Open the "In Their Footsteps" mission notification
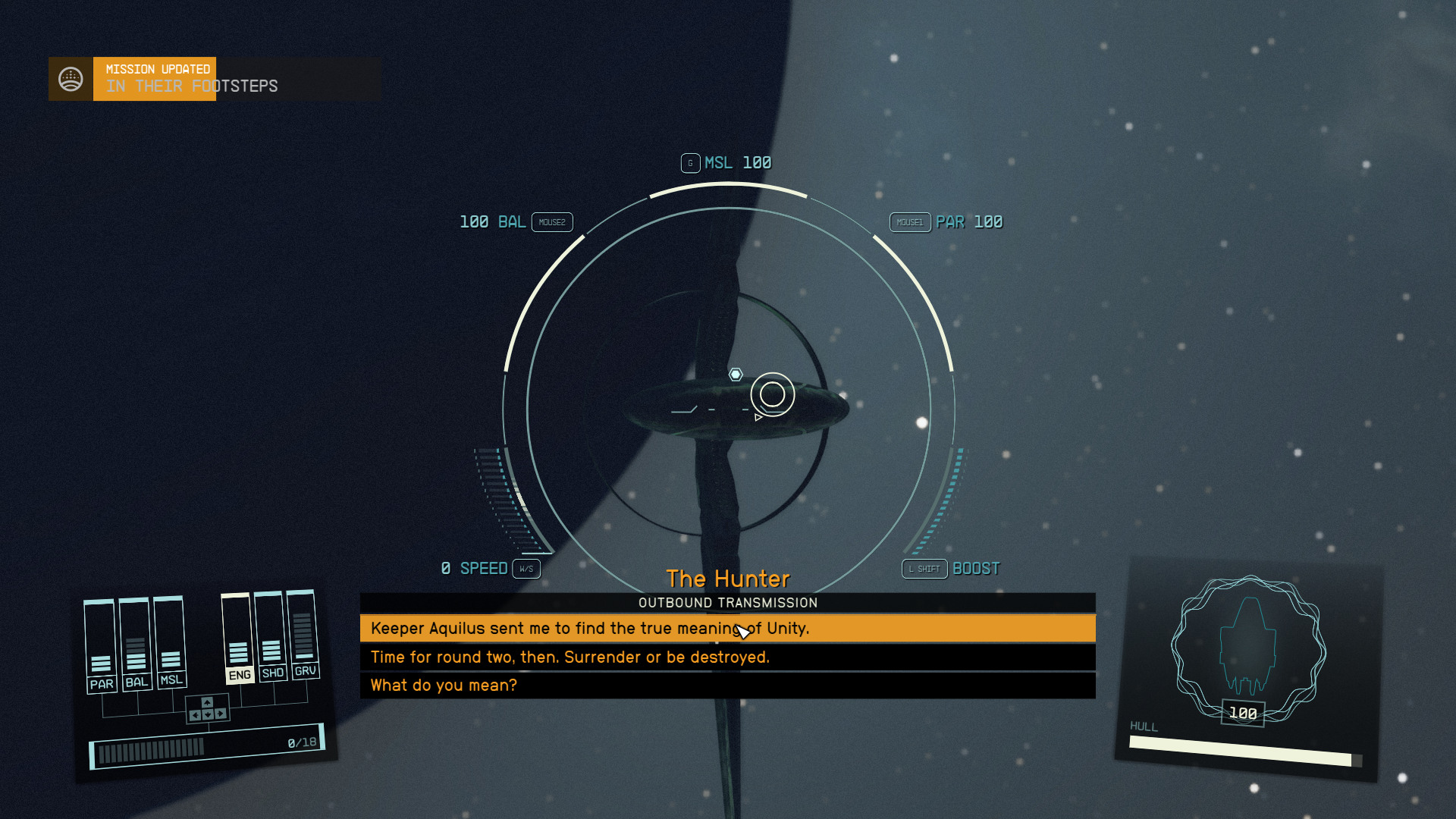 (x=192, y=79)
